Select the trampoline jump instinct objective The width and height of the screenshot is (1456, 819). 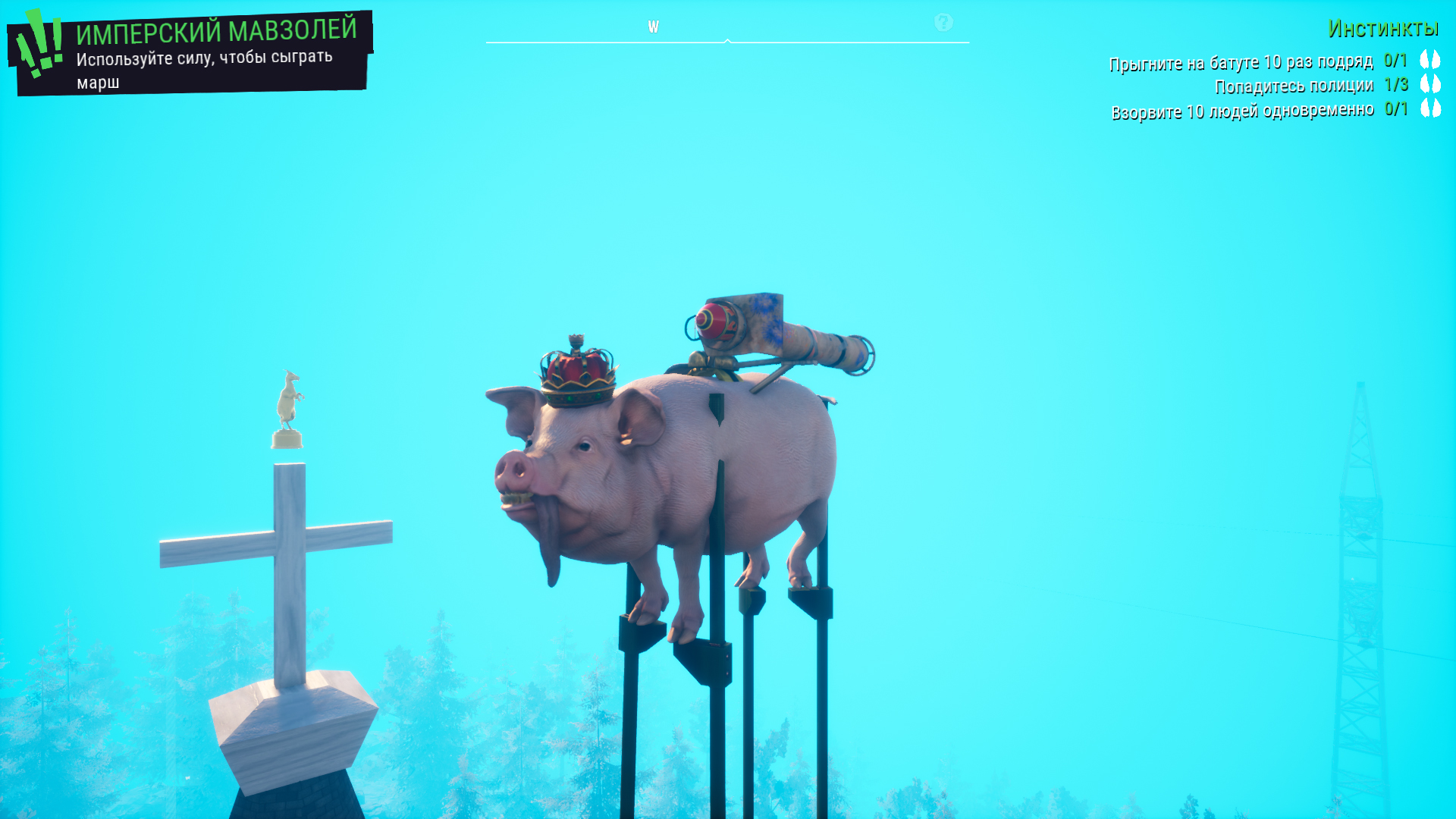(x=1241, y=62)
